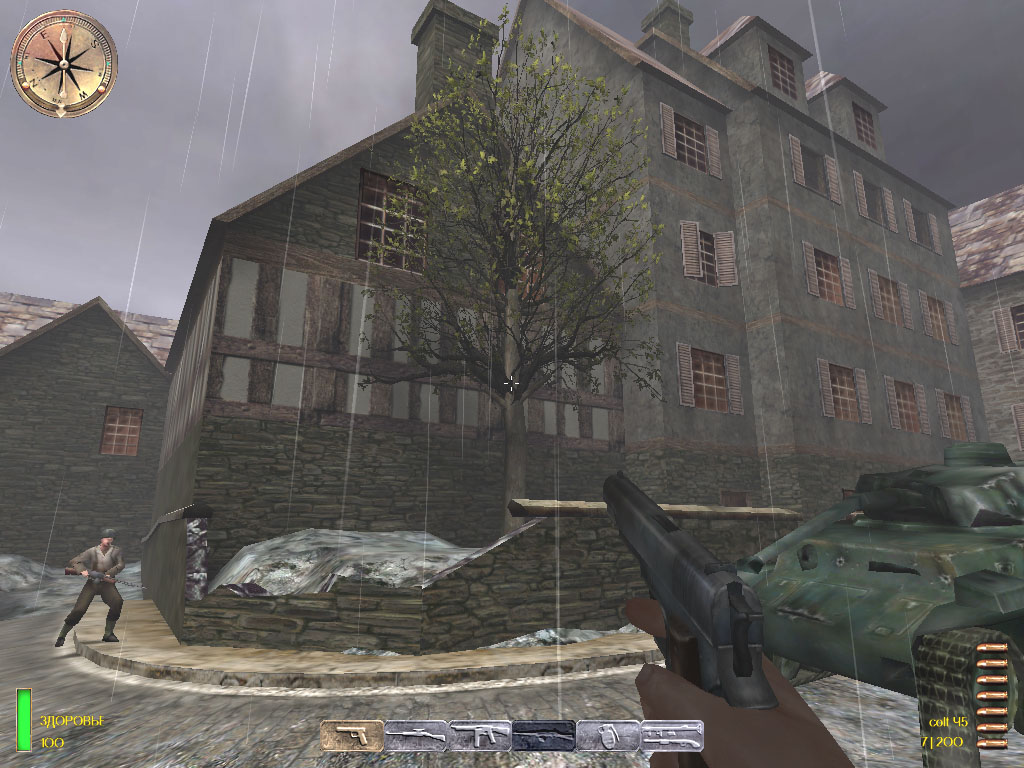This screenshot has height=768, width=1024.
Task: Switch to the scoped rifle slot
Action: pyautogui.click(x=416, y=736)
